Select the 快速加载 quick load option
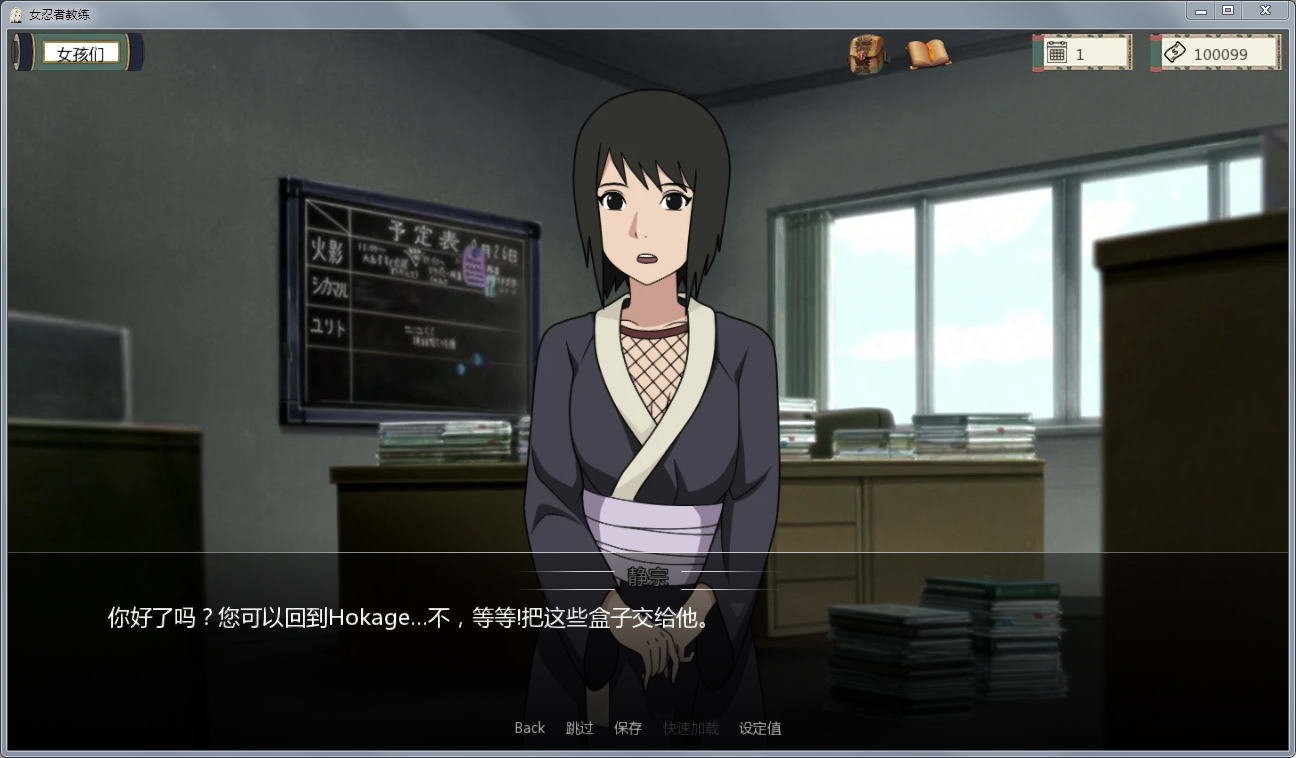Screen dimensions: 1296x758 [688, 728]
